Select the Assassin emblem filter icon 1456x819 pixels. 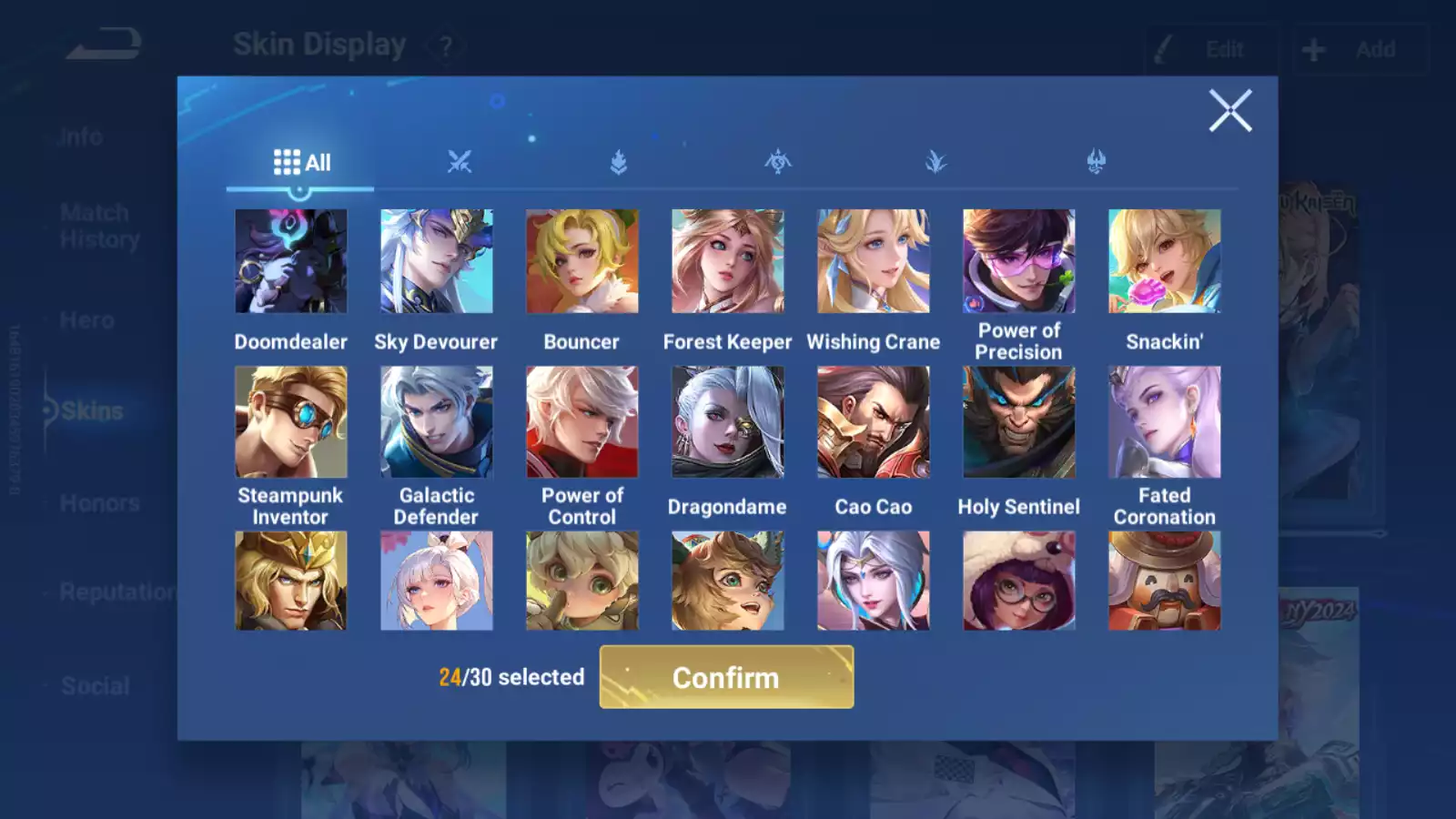(x=776, y=162)
